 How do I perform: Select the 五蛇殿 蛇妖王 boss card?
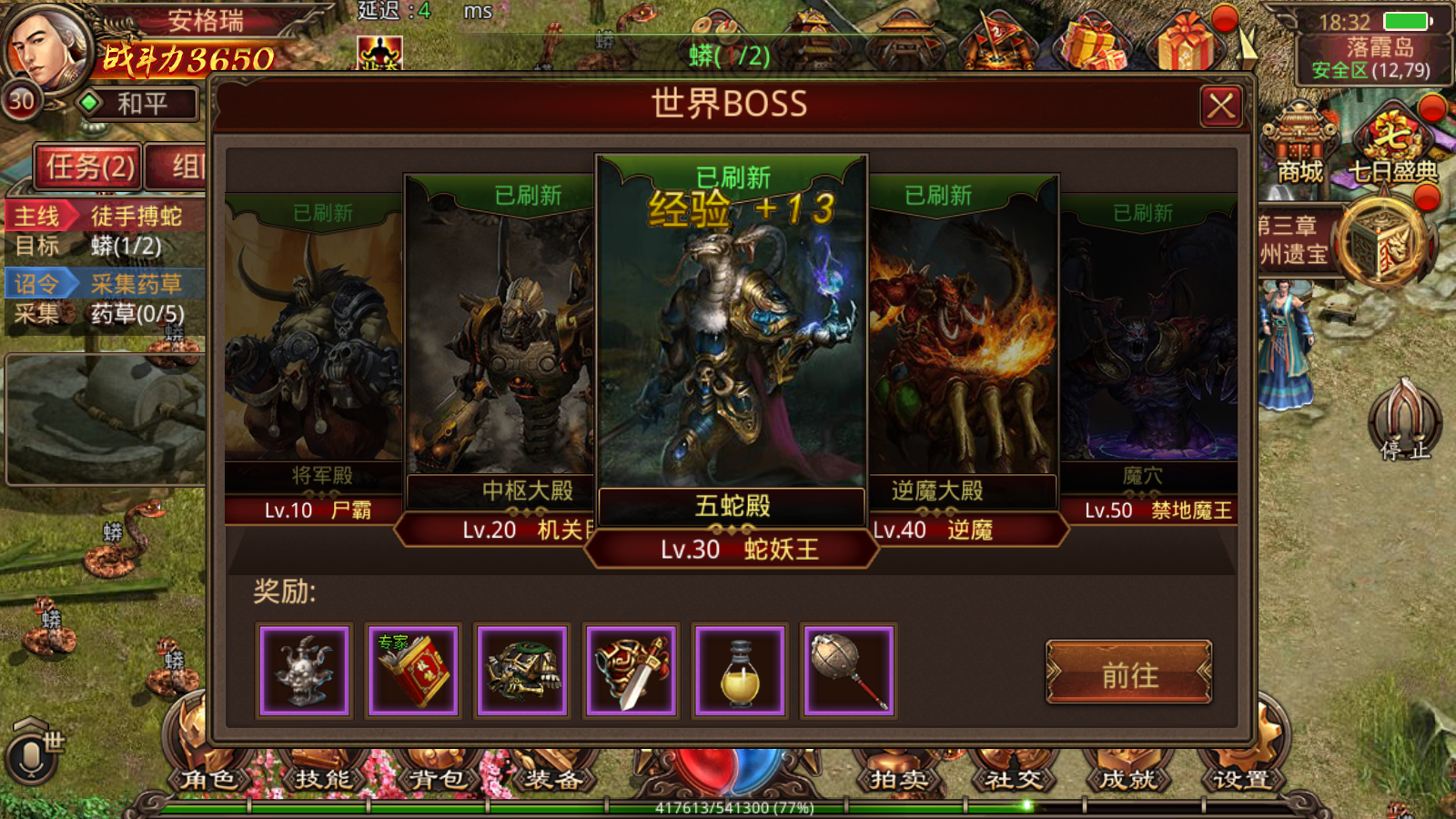click(x=732, y=346)
